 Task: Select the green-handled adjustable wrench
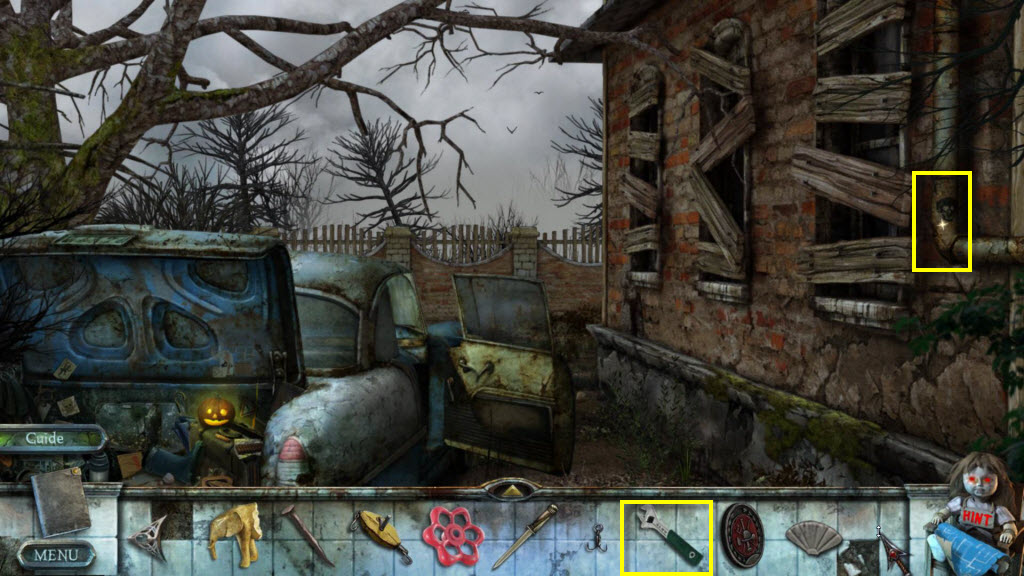click(666, 539)
